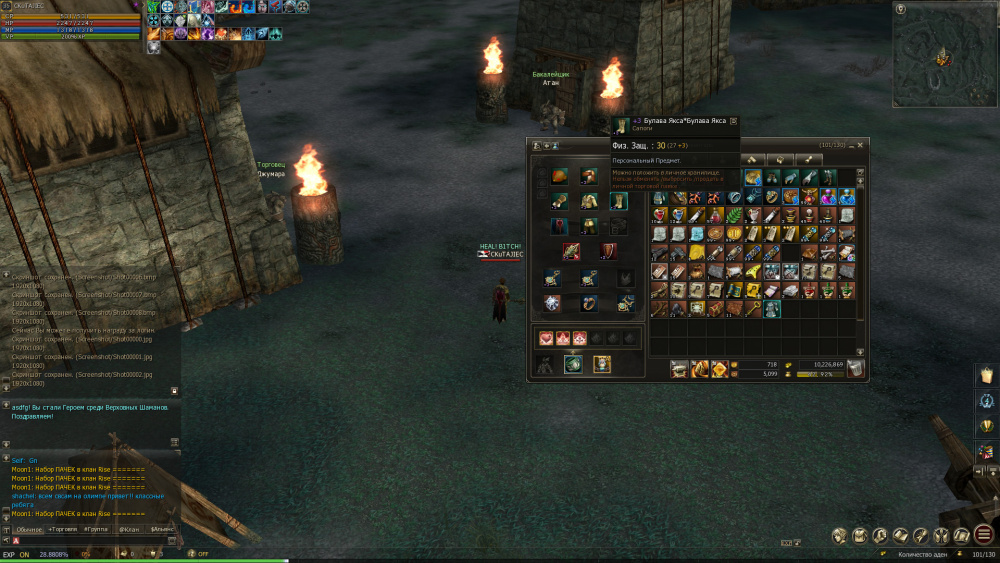Select the equipped shield slot

click(x=608, y=251)
